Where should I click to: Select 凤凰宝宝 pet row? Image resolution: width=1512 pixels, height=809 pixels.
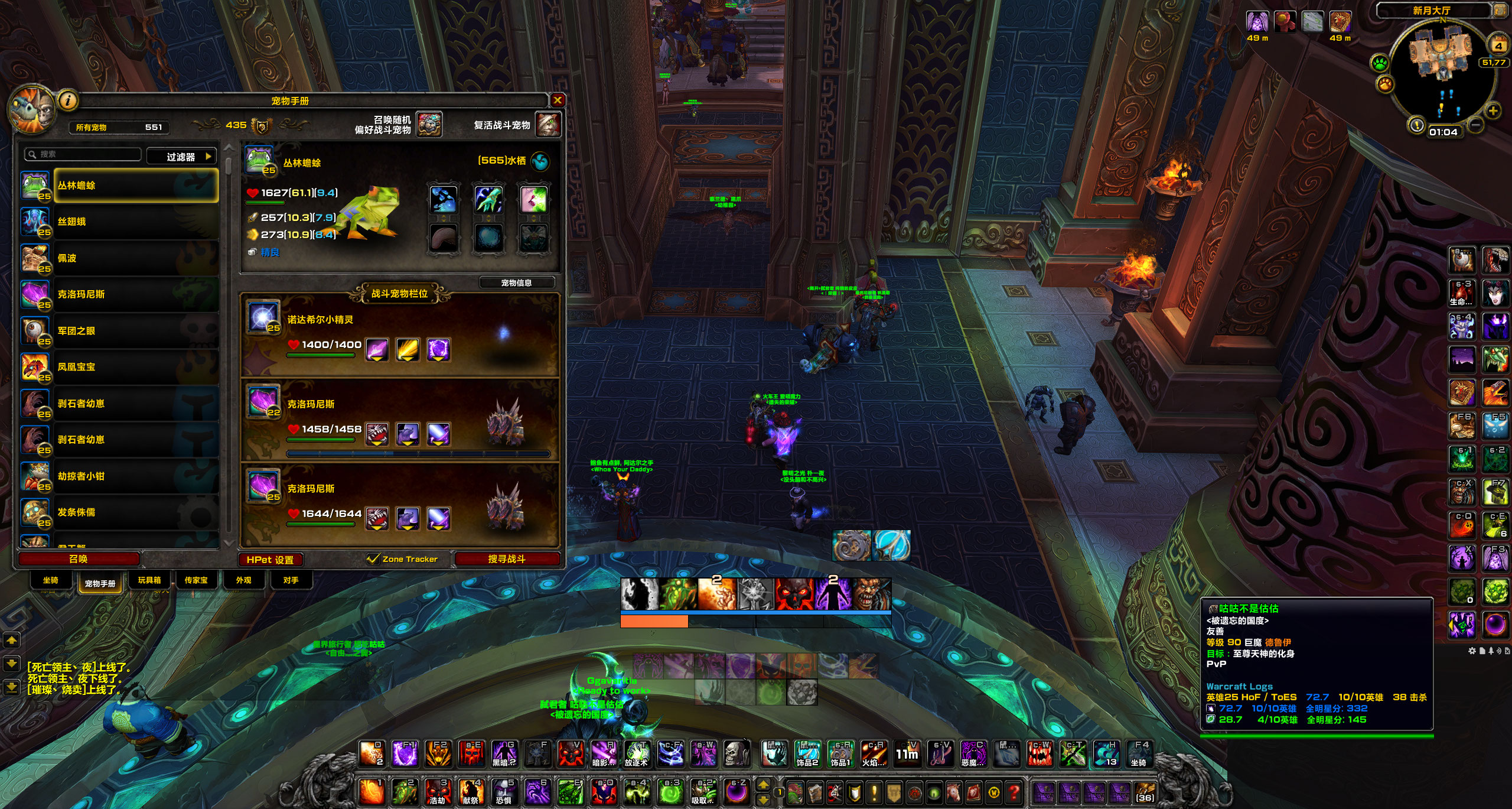pyautogui.click(x=136, y=367)
